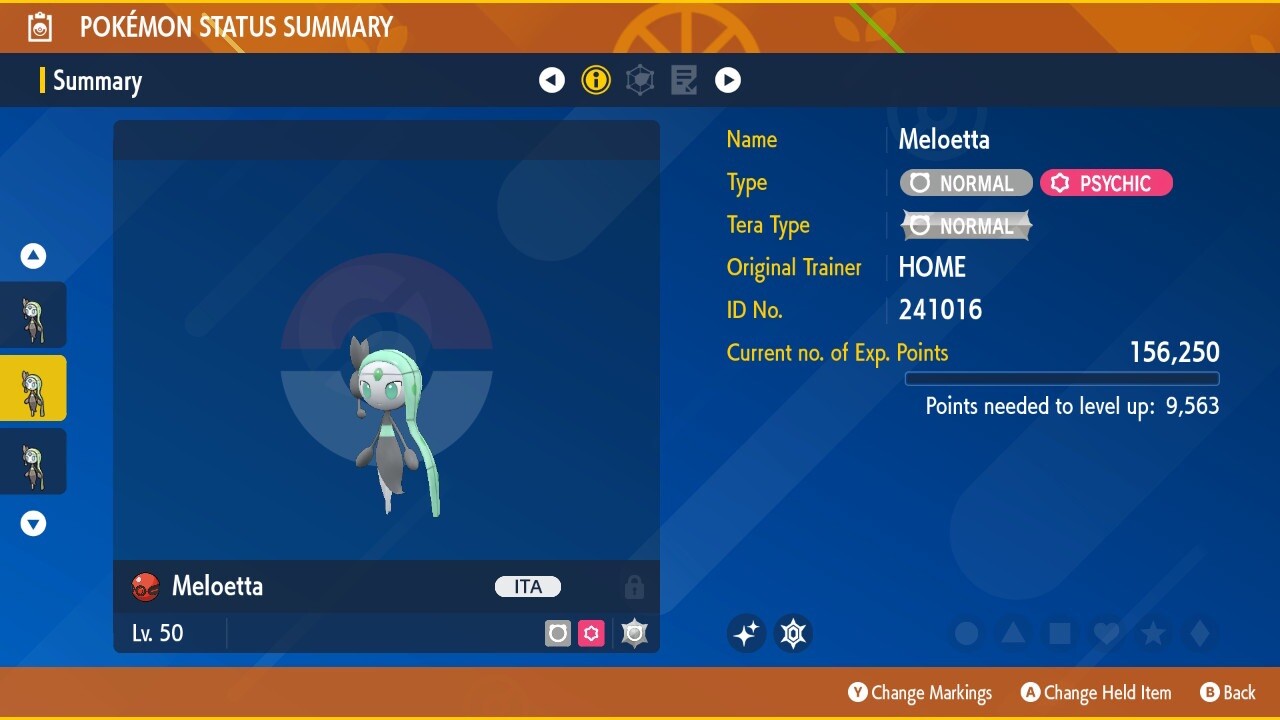The image size is (1280, 720).
Task: Click the highlighted info summary icon
Action: 596,80
